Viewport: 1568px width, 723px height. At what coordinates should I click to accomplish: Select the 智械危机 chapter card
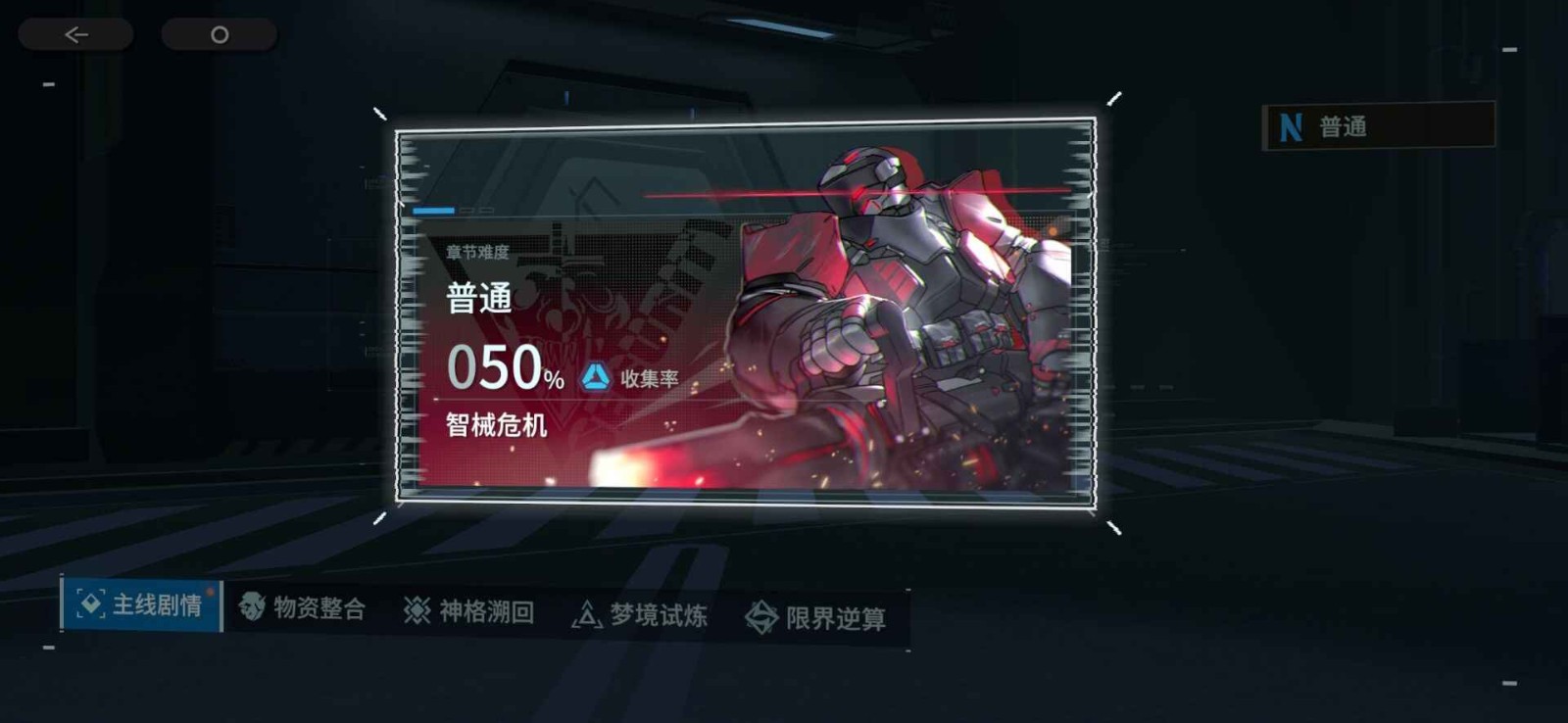745,312
